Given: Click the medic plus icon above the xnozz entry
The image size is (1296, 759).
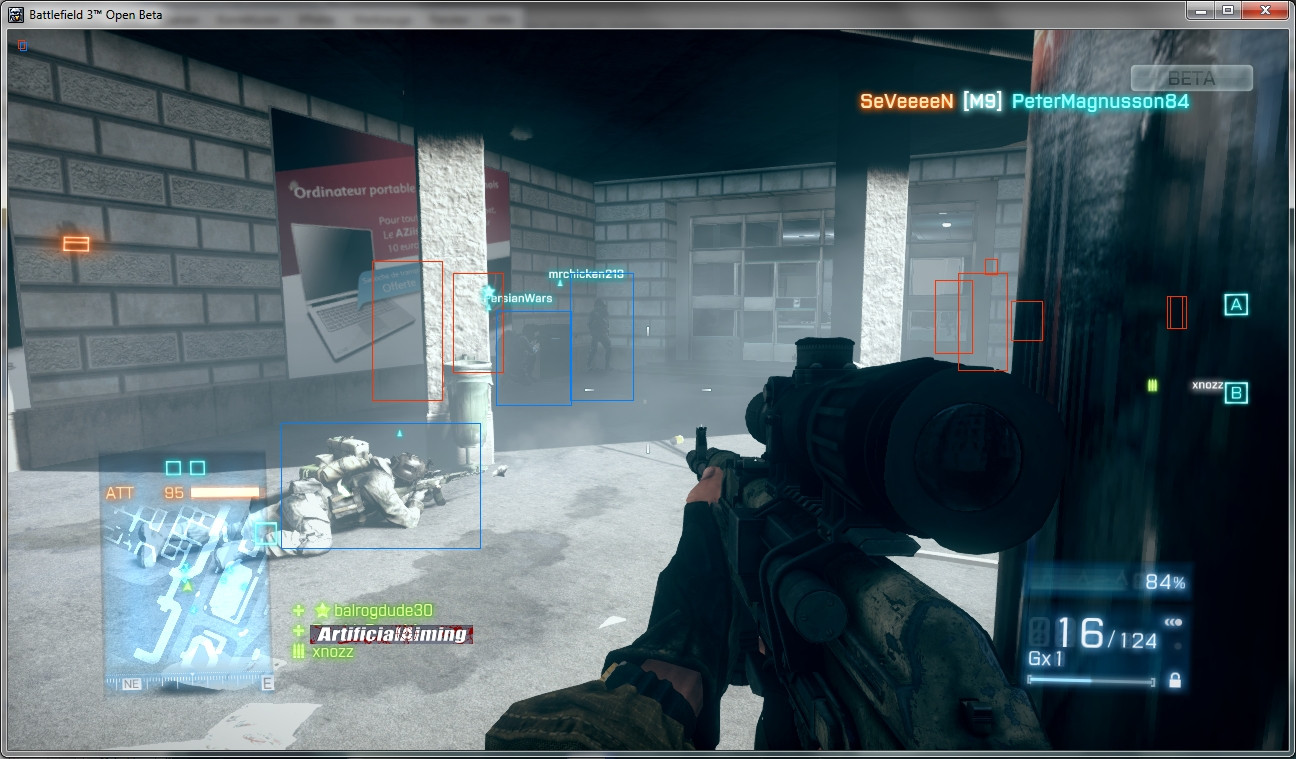Looking at the screenshot, I should pos(298,631).
